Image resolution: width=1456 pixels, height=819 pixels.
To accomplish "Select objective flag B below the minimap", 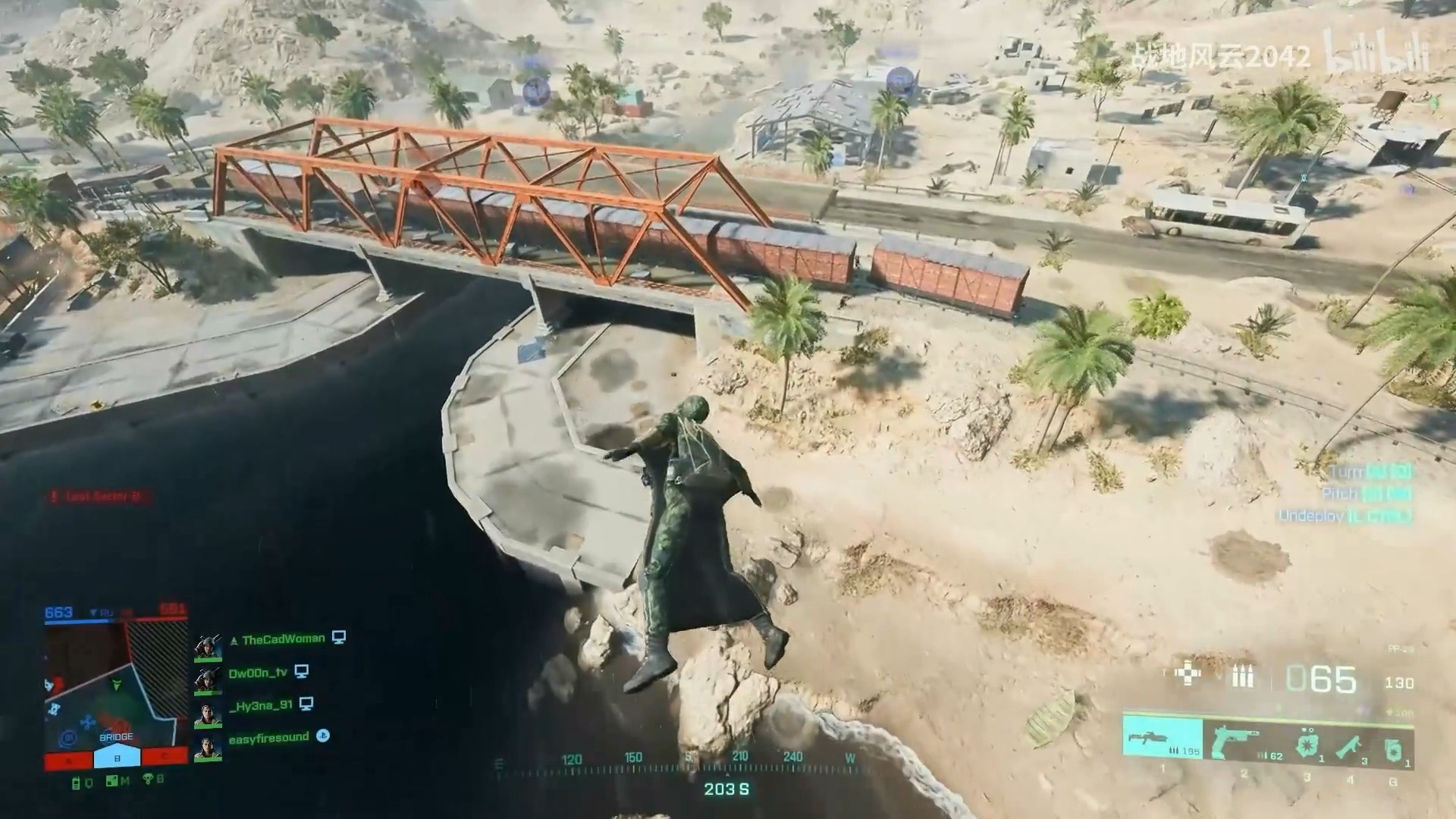I will point(117,758).
